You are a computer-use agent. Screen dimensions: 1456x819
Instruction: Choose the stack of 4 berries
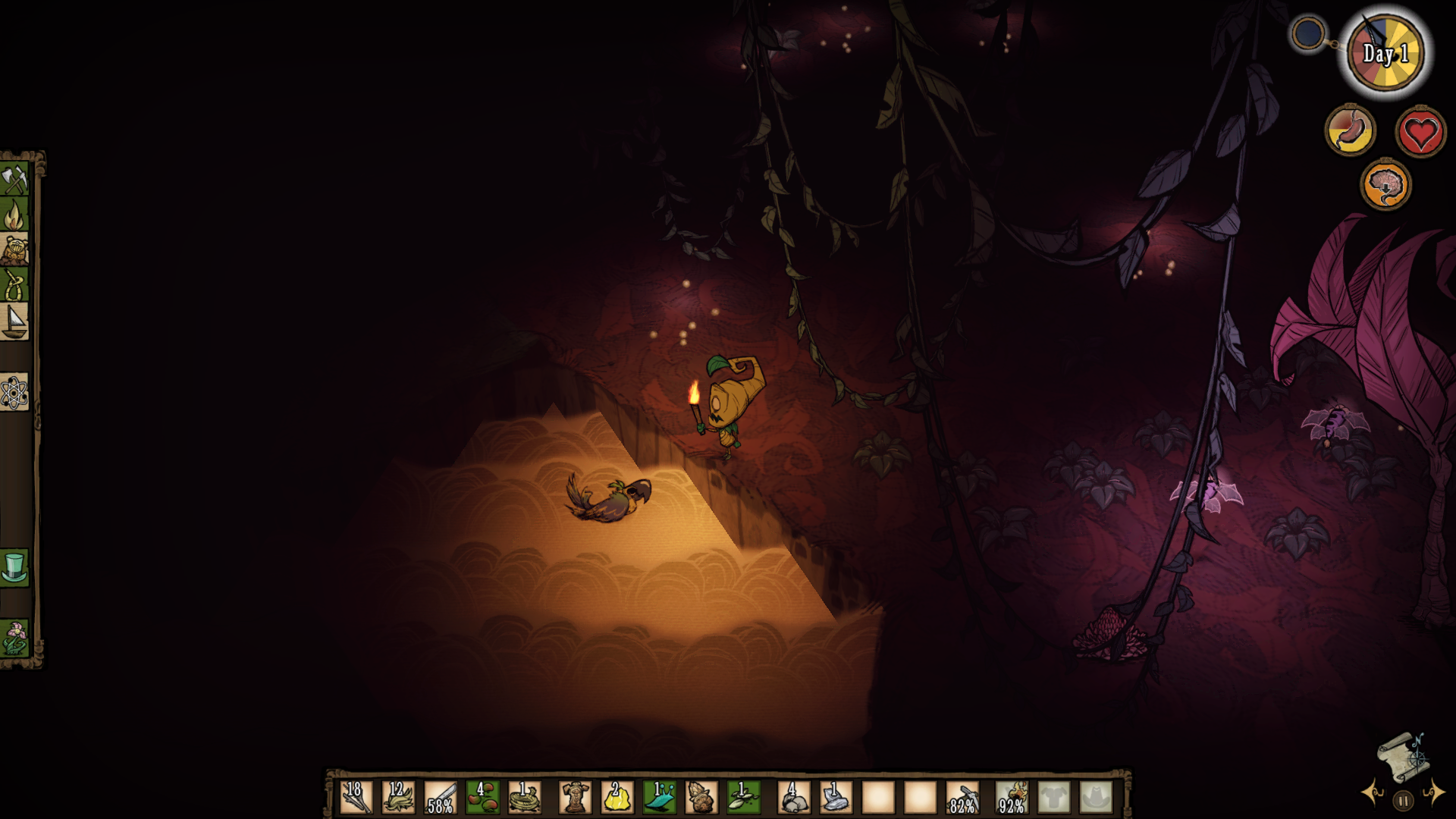482,798
